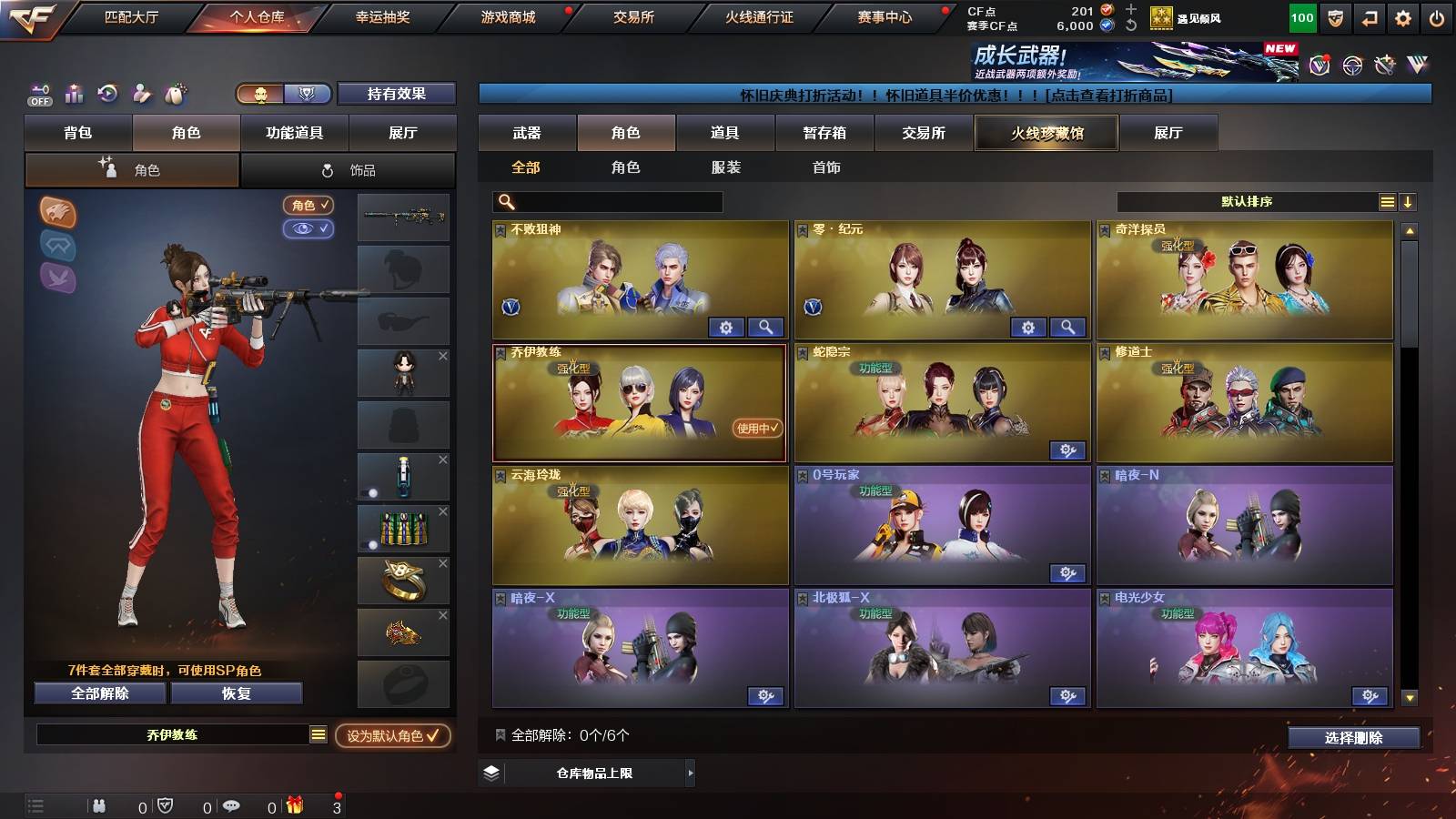Click the 全部解除 button to unequip all
1456x819 pixels.
[x=98, y=693]
